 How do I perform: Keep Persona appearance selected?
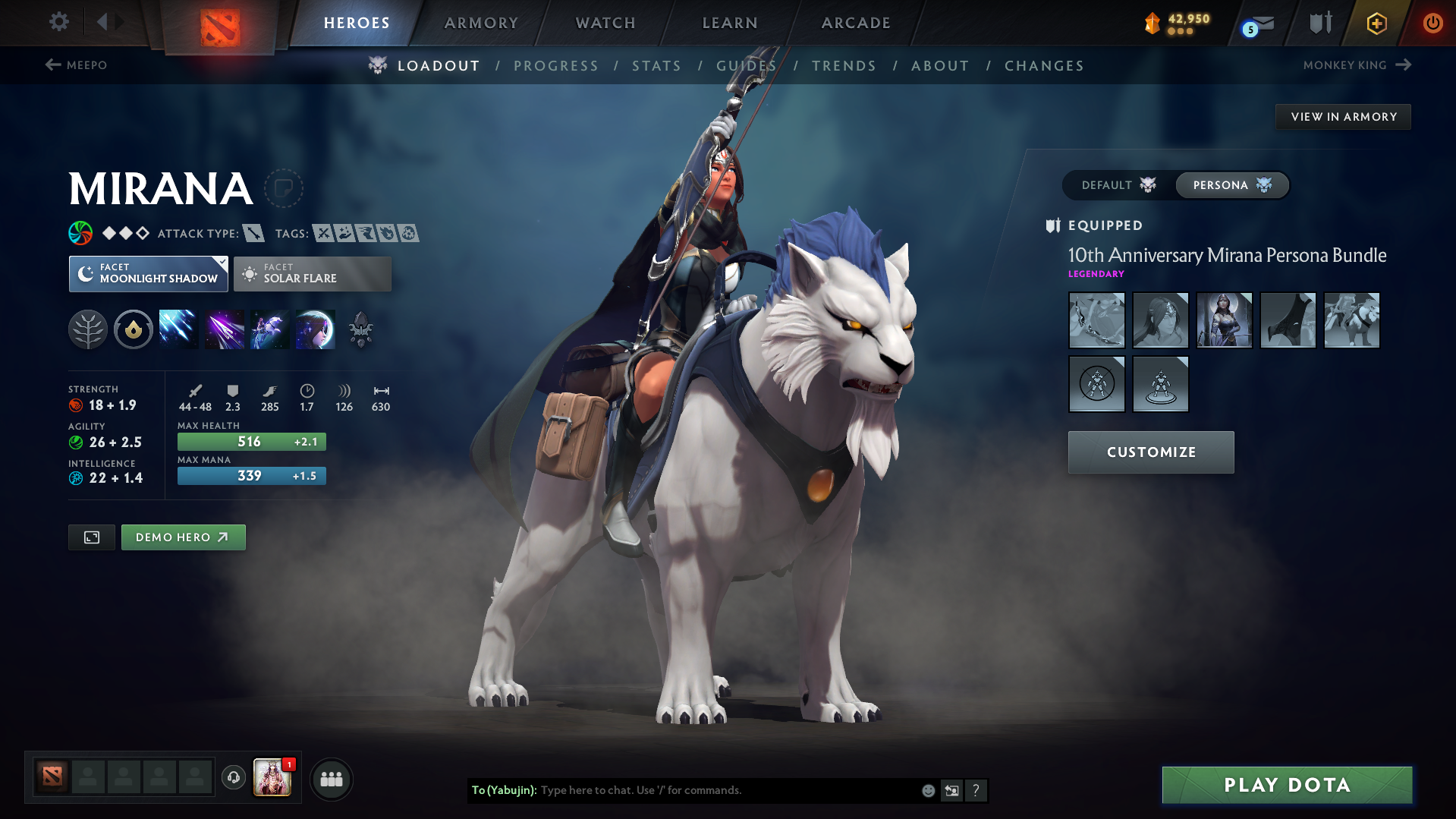tap(1231, 184)
